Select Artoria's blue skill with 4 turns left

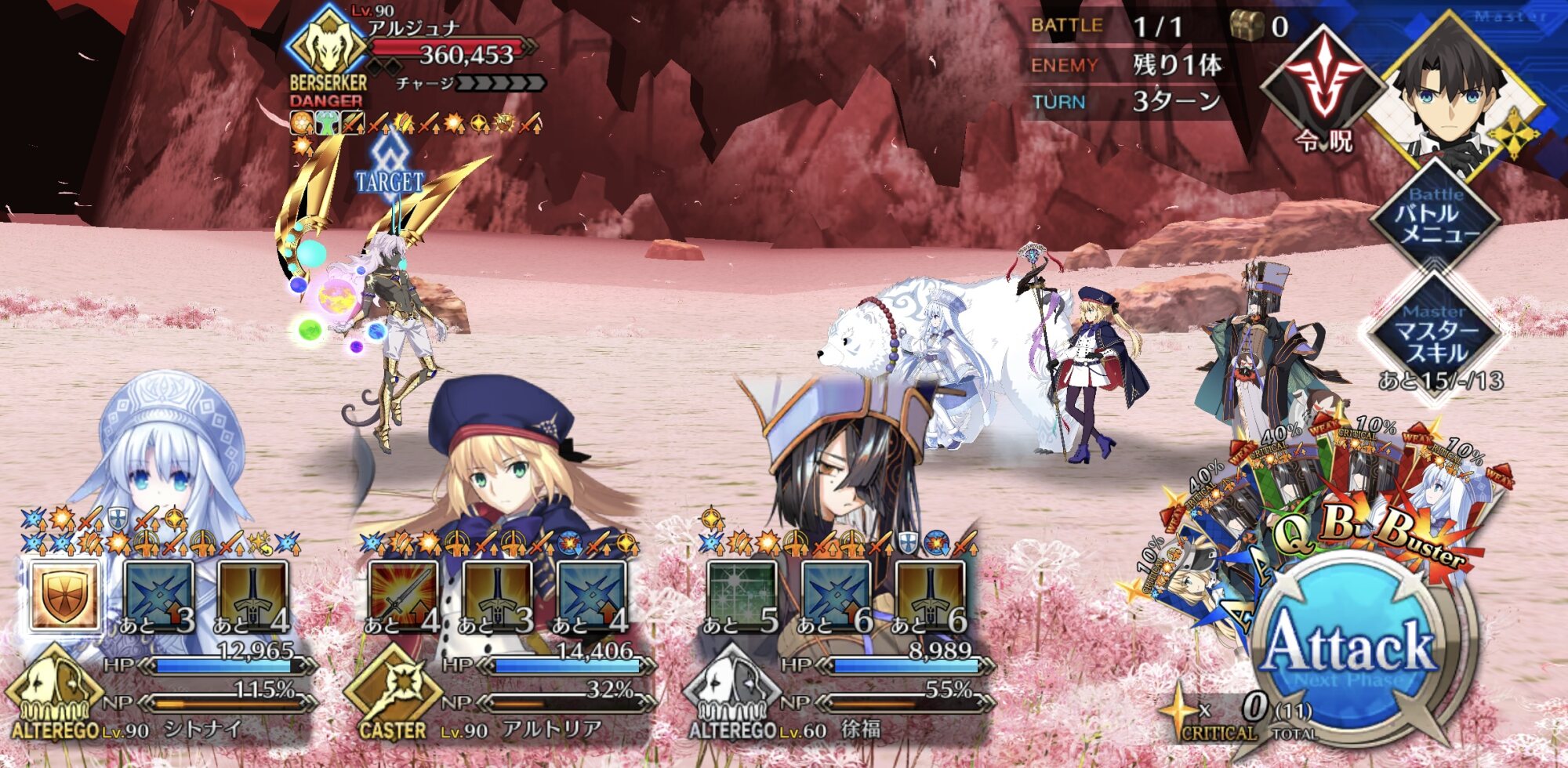[x=592, y=594]
